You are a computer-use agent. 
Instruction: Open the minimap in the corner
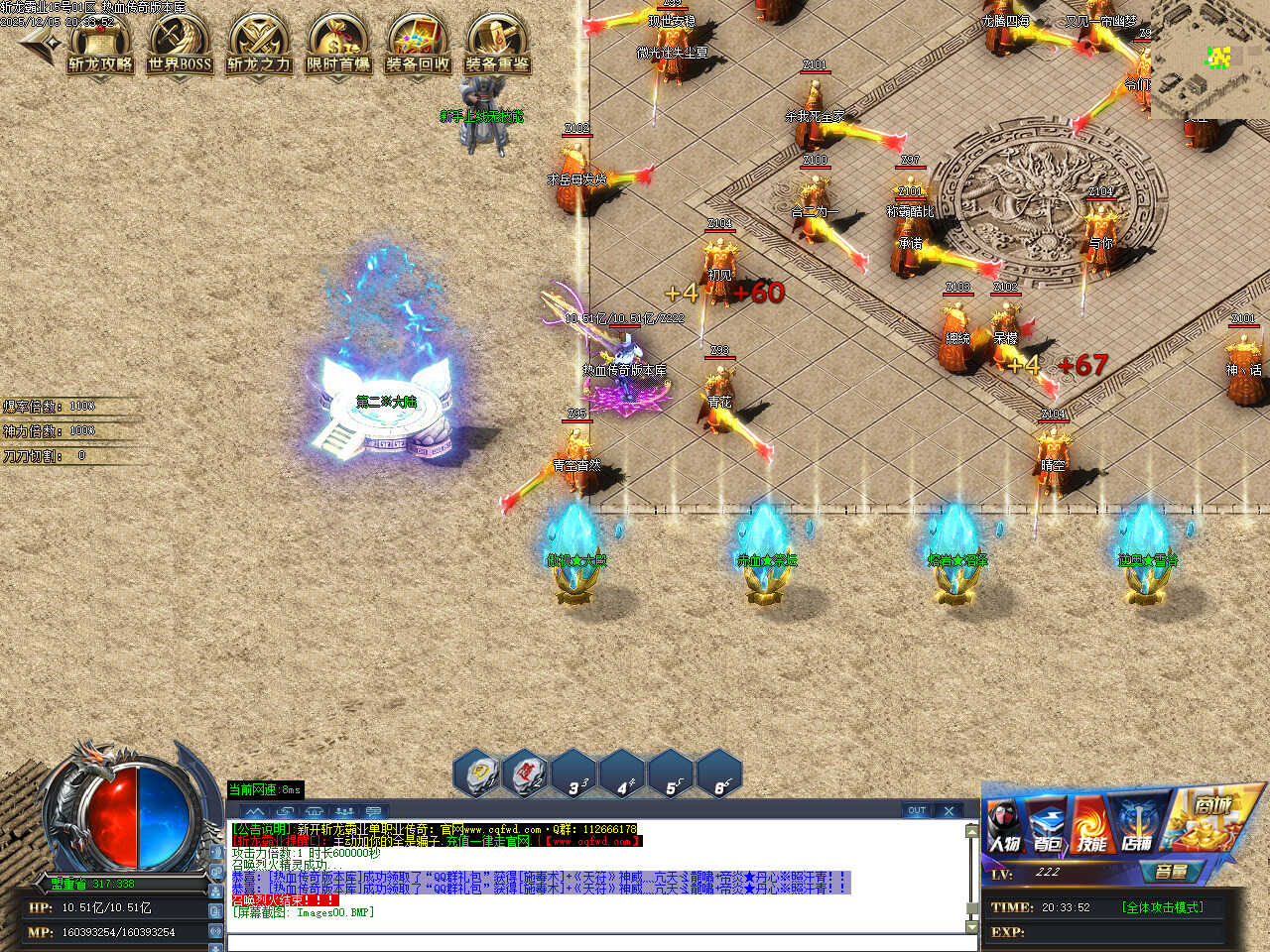(x=1210, y=59)
